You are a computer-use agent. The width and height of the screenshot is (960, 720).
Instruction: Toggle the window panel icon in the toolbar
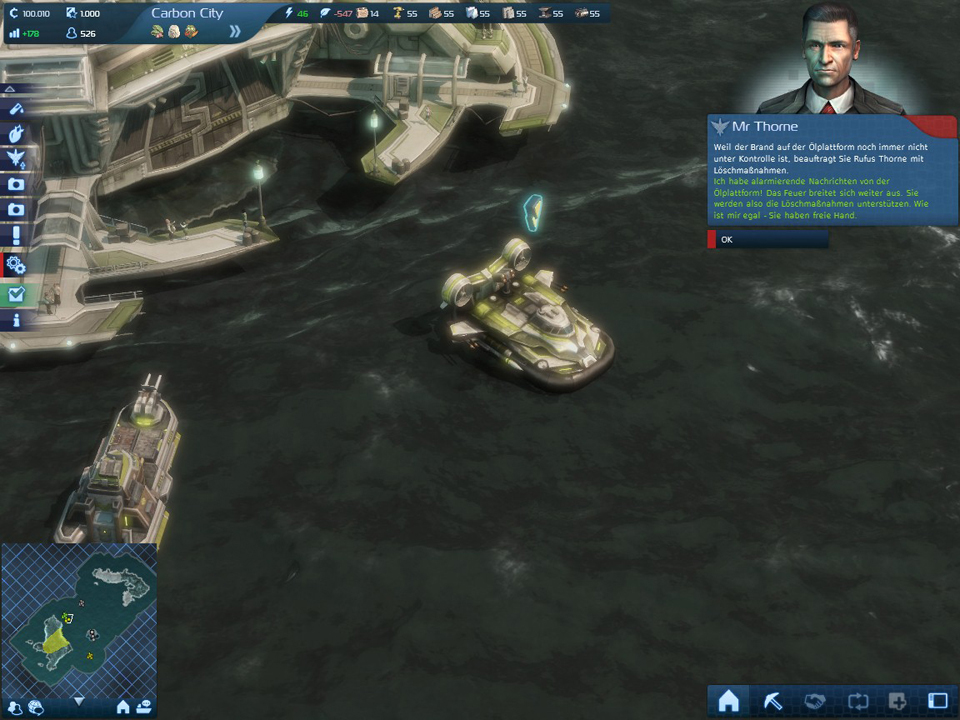pyautogui.click(x=937, y=701)
